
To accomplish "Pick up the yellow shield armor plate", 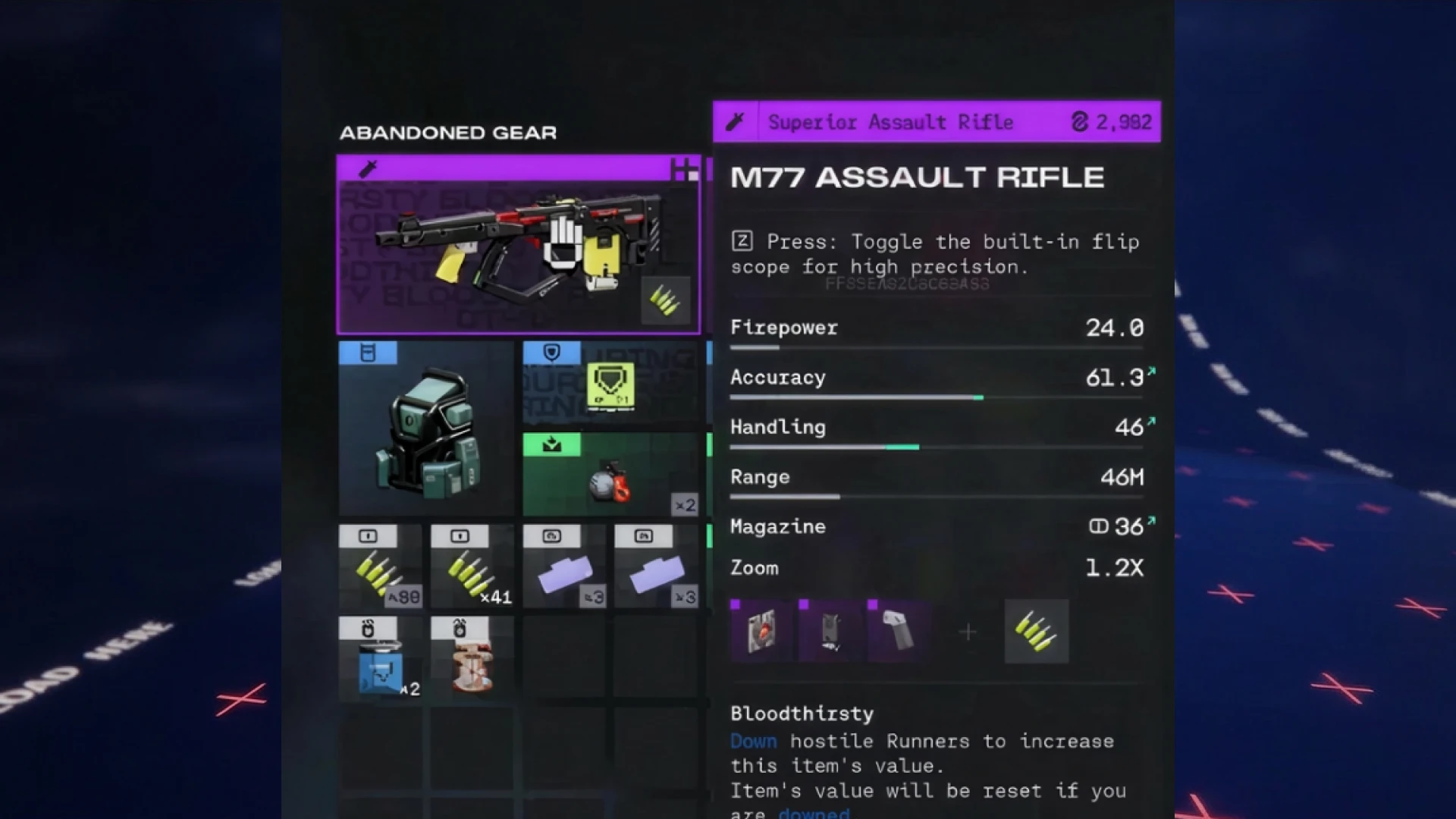I will [611, 387].
